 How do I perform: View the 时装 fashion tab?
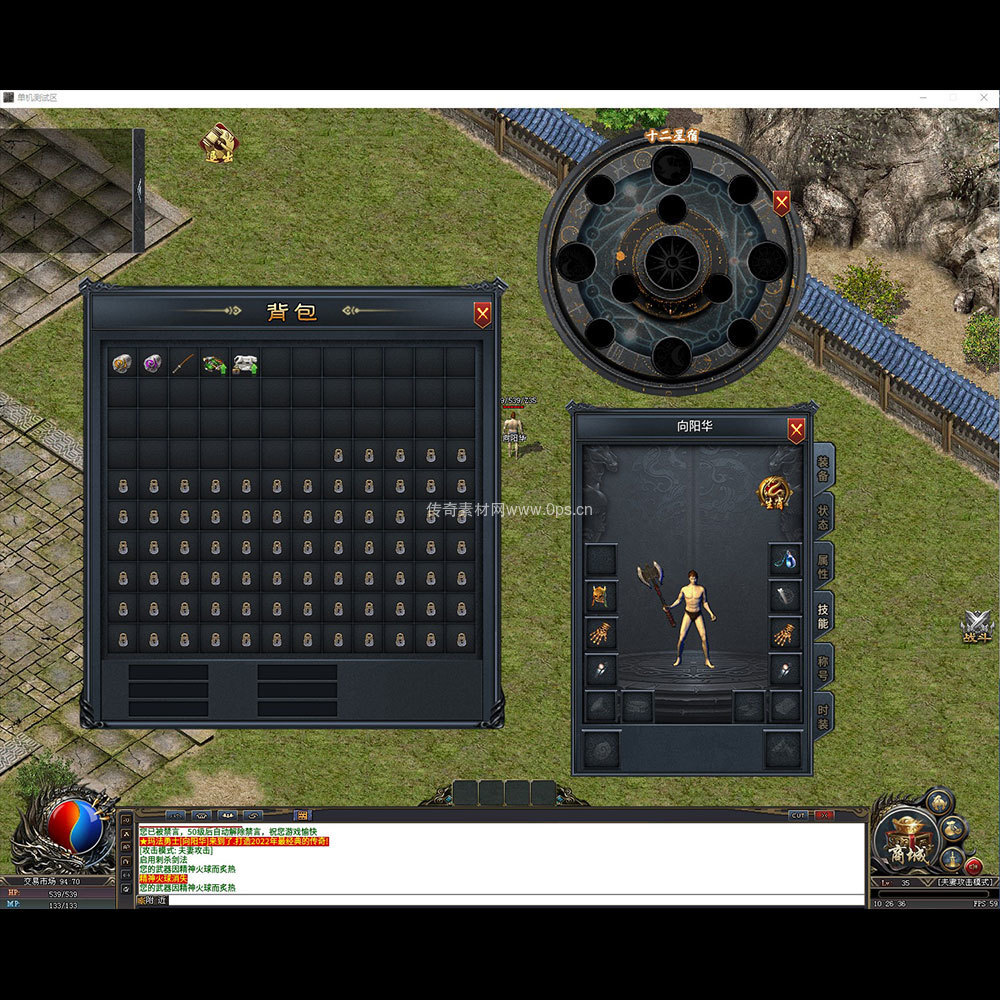tap(823, 713)
